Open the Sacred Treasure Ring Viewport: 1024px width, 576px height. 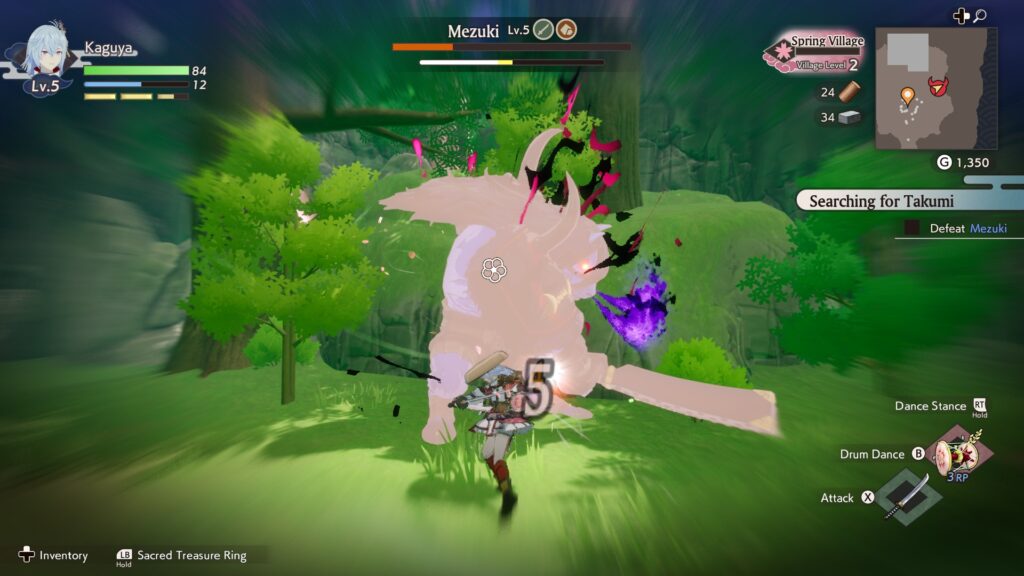point(190,555)
